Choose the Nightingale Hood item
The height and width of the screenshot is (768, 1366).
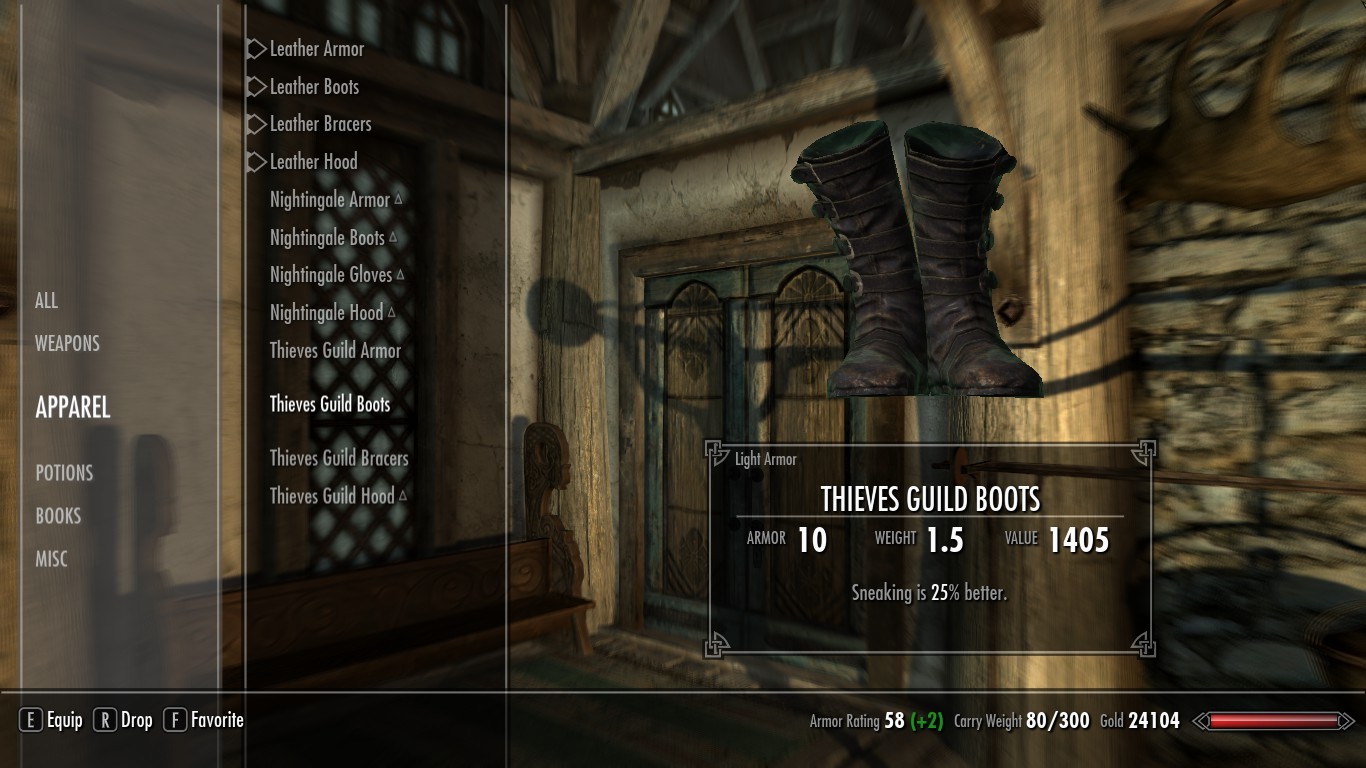point(326,313)
